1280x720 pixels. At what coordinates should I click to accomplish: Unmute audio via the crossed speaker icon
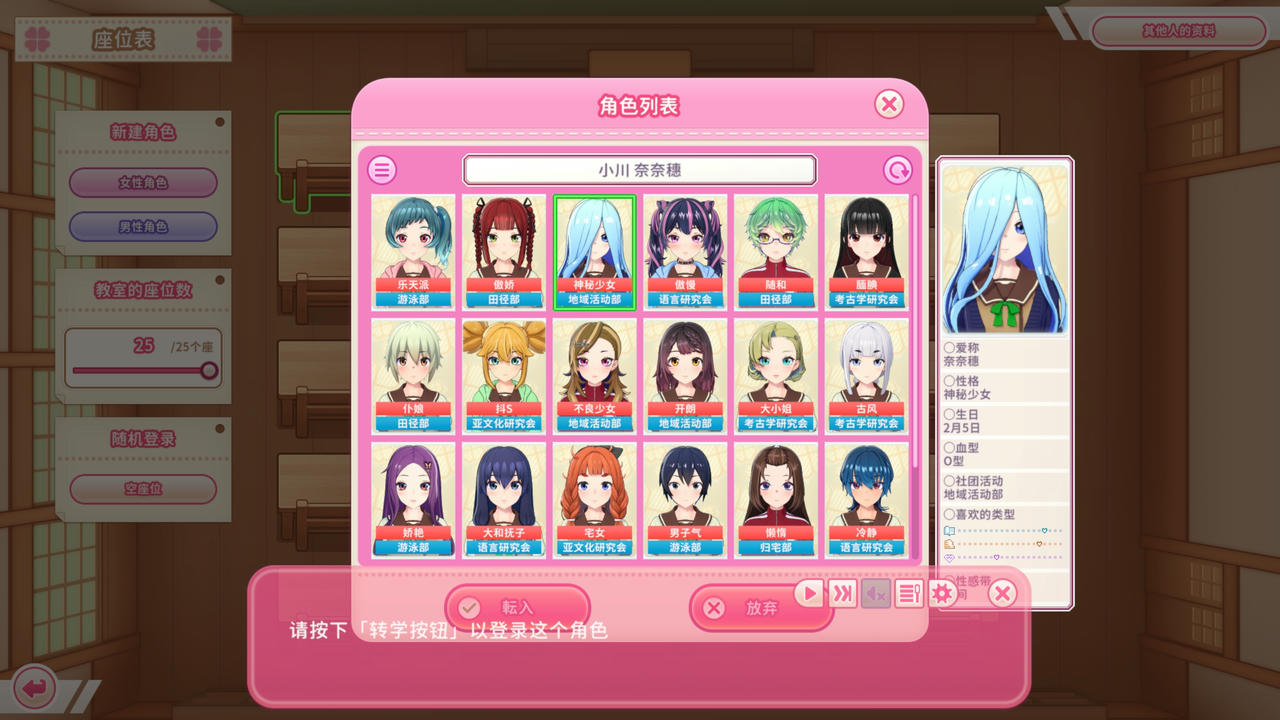coord(874,593)
